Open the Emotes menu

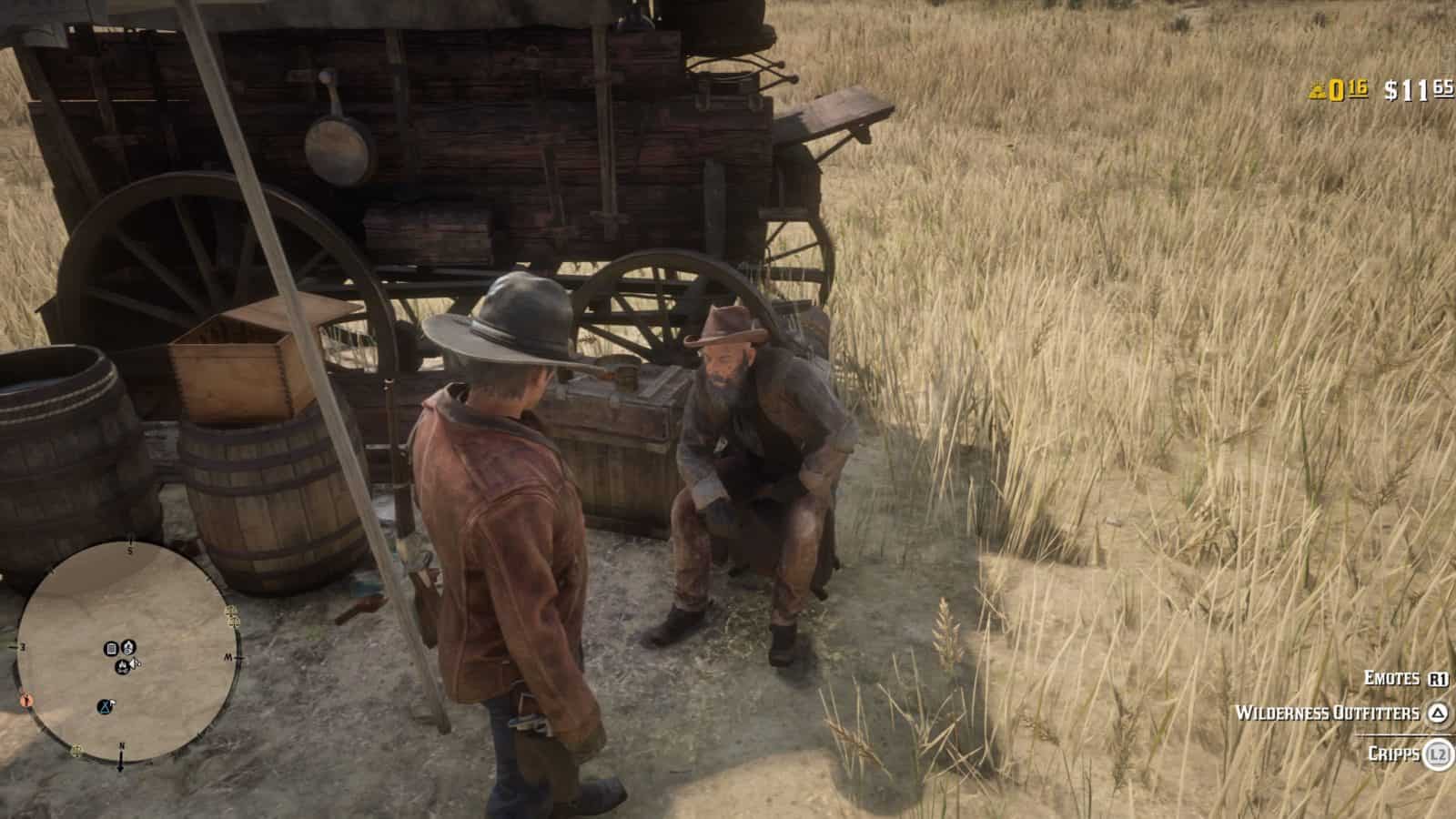tap(1391, 679)
